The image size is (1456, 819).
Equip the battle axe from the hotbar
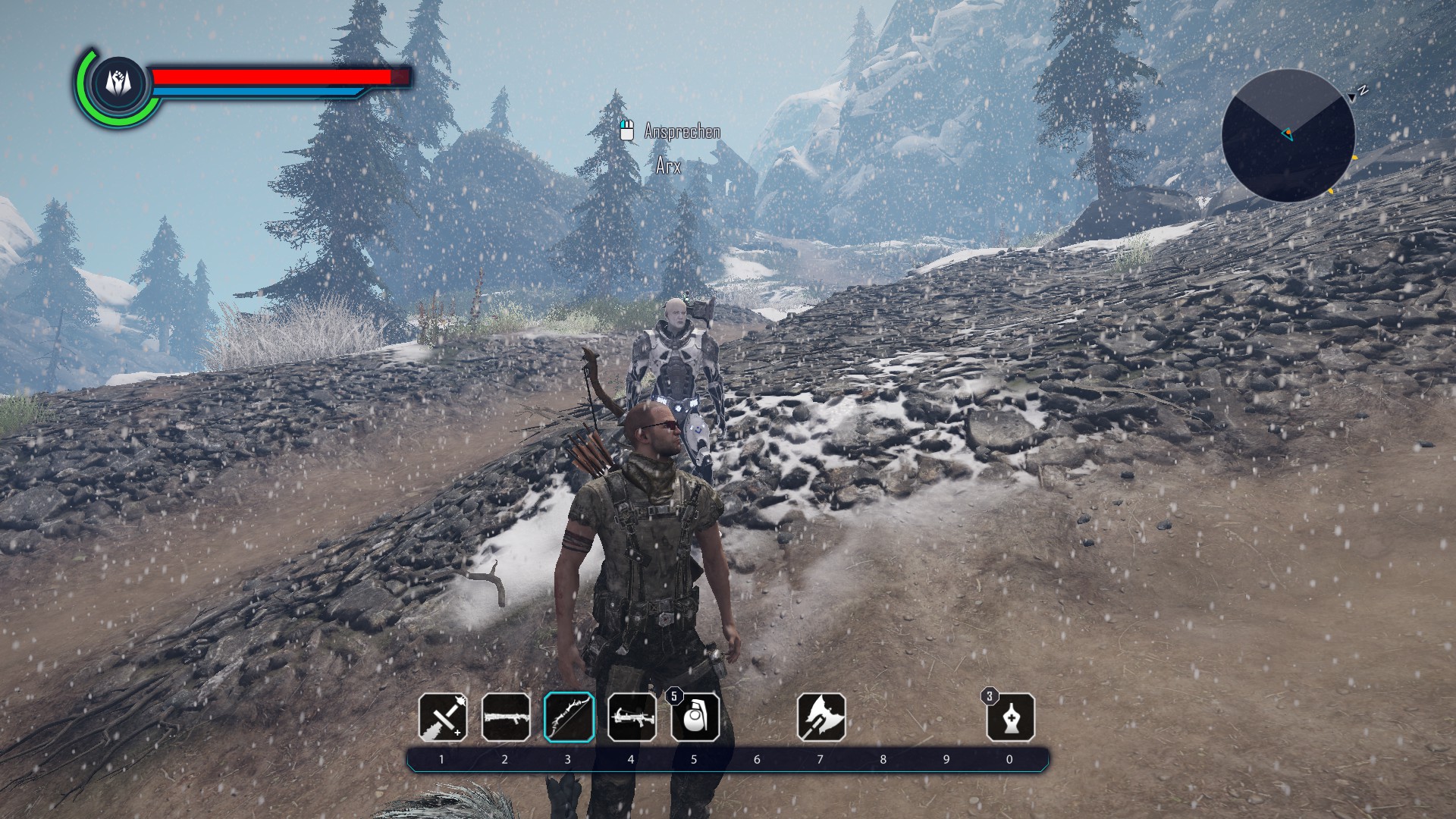pyautogui.click(x=821, y=717)
